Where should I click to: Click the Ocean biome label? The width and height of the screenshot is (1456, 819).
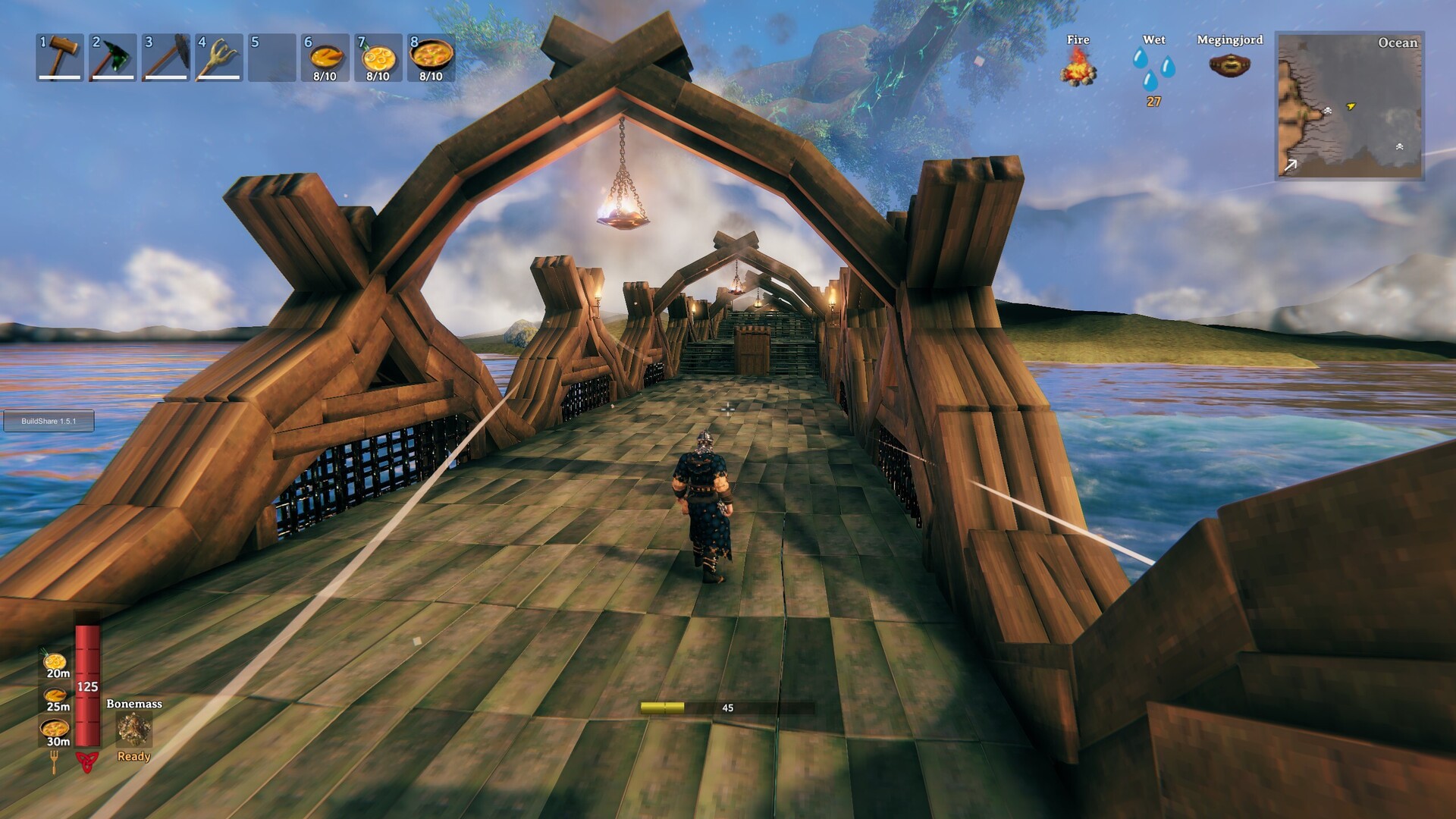point(1398,43)
